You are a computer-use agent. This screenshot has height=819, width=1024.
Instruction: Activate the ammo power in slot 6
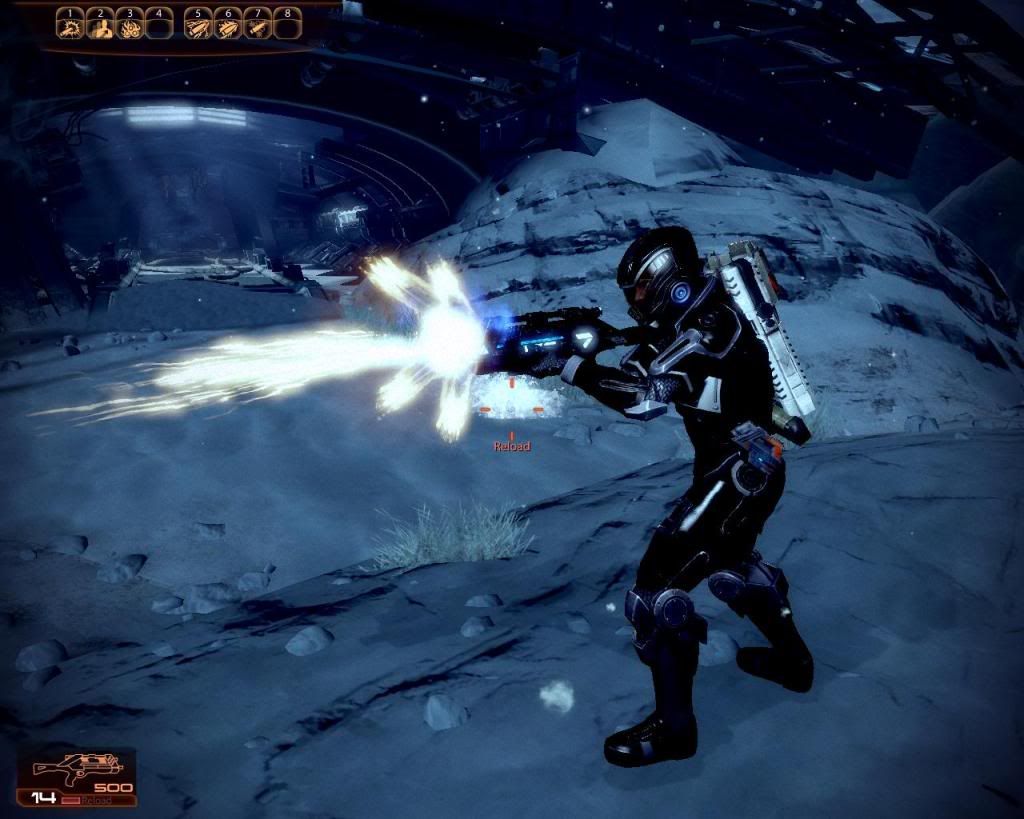[x=228, y=28]
